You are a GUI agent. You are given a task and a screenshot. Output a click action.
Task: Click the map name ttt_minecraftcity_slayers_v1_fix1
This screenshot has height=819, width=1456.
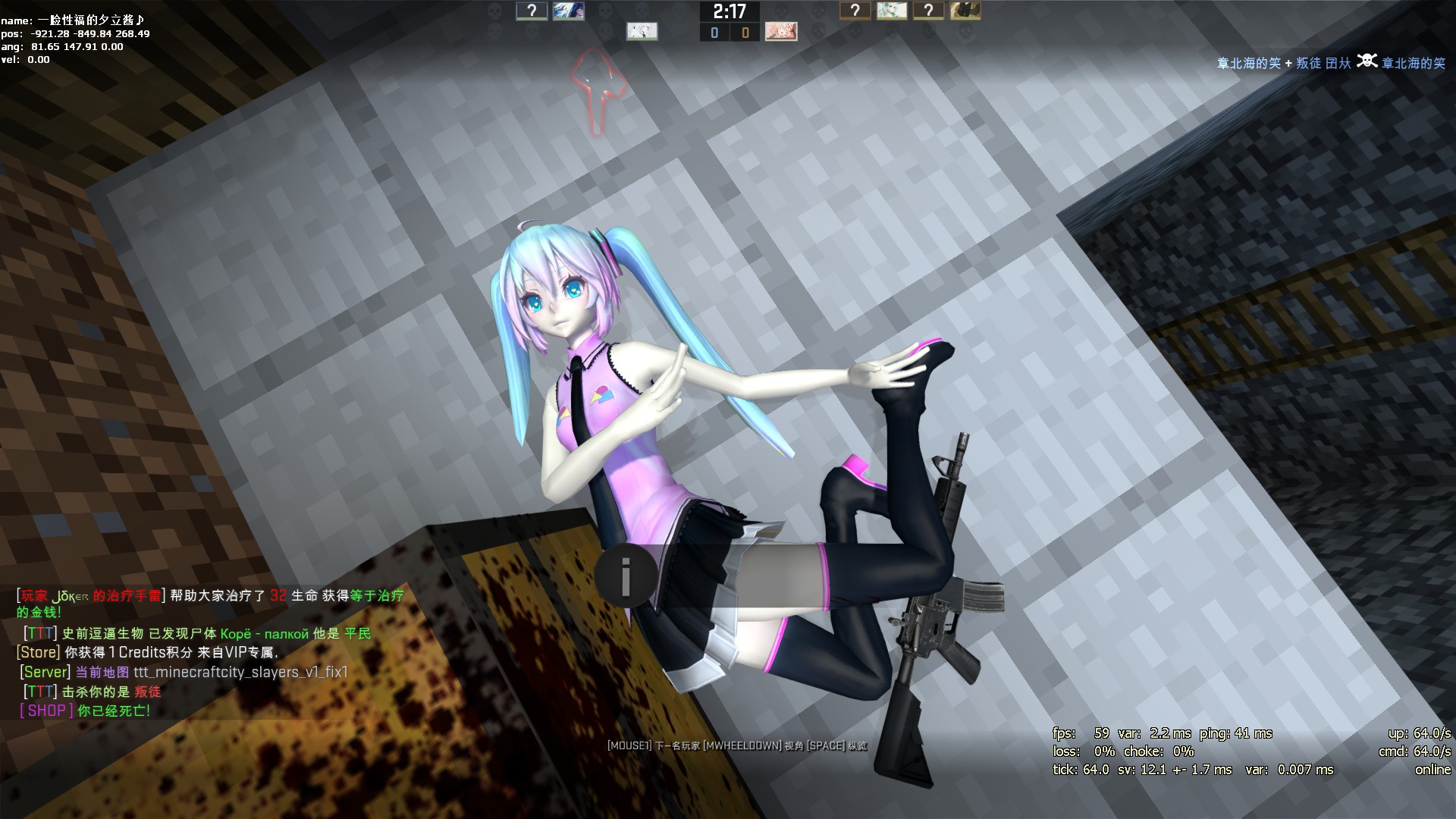(x=239, y=671)
